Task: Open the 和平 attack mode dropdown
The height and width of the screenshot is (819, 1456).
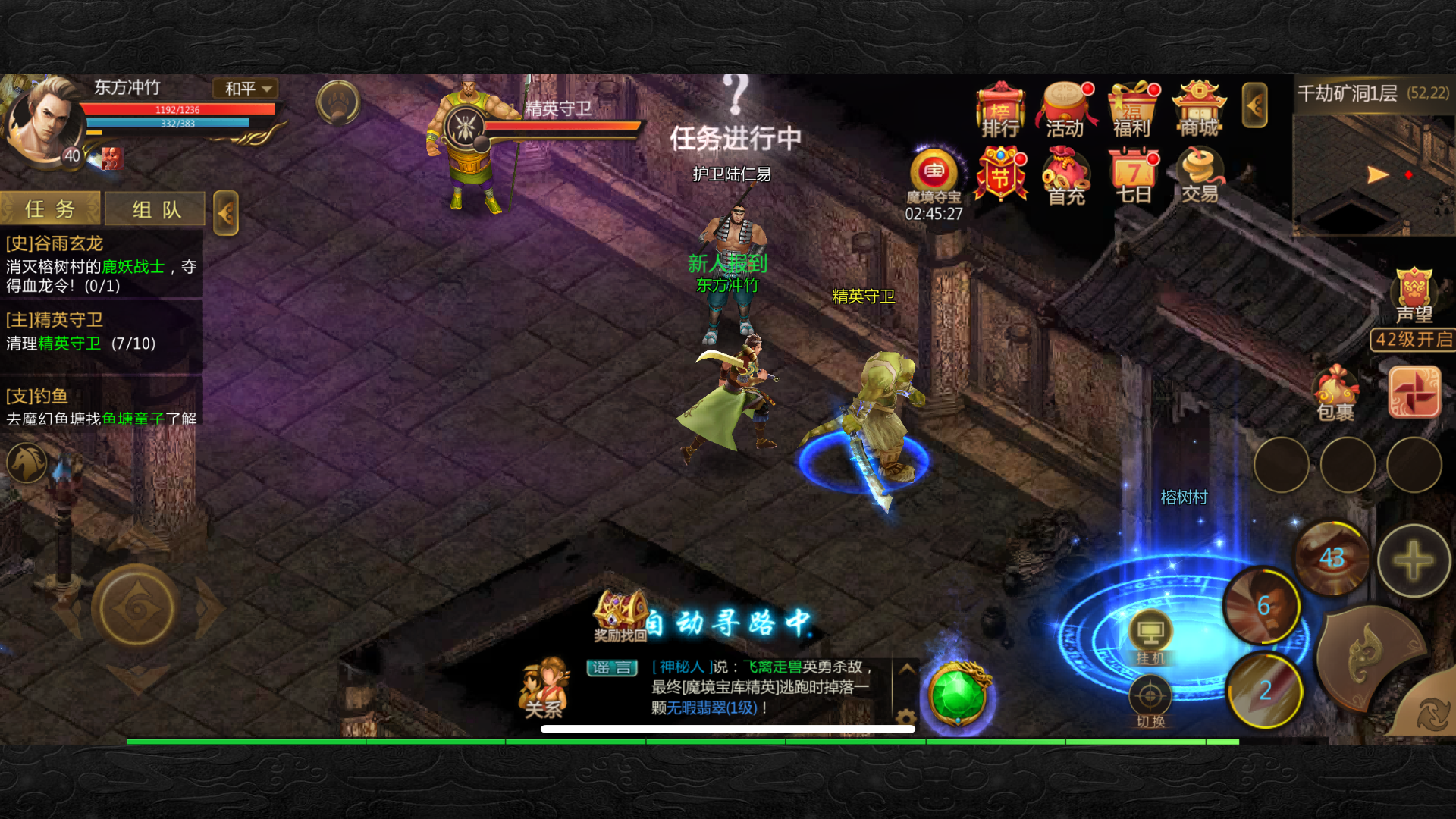Action: pyautogui.click(x=246, y=89)
